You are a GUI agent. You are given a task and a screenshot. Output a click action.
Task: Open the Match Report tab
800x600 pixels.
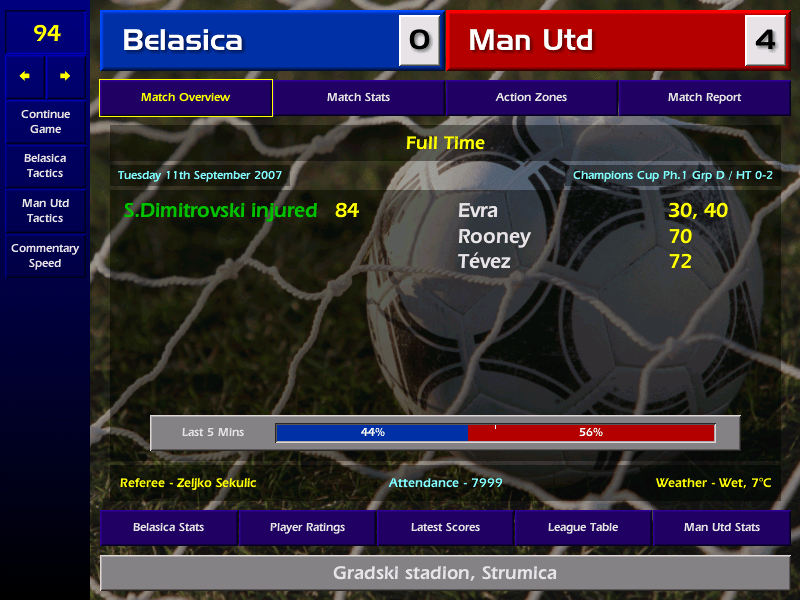(x=704, y=98)
